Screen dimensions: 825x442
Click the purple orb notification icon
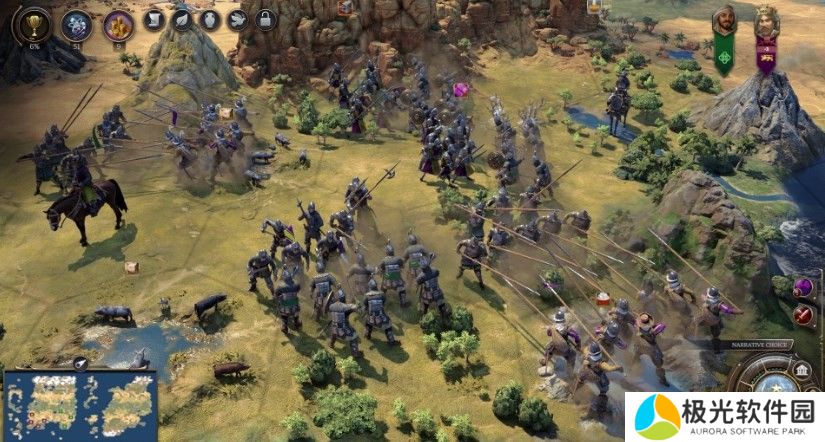pyautogui.click(x=803, y=288)
